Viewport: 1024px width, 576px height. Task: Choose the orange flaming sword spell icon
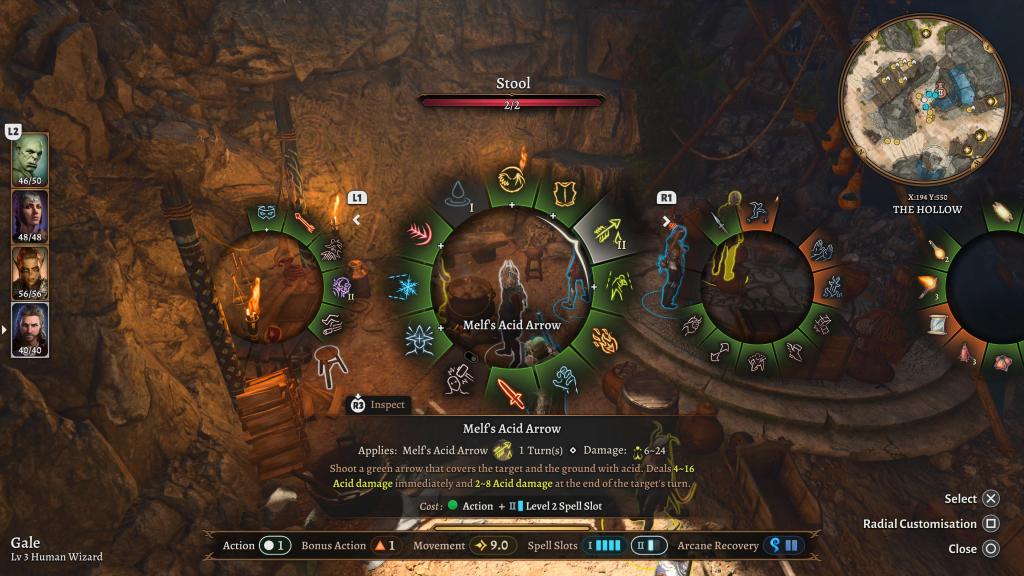pos(512,393)
